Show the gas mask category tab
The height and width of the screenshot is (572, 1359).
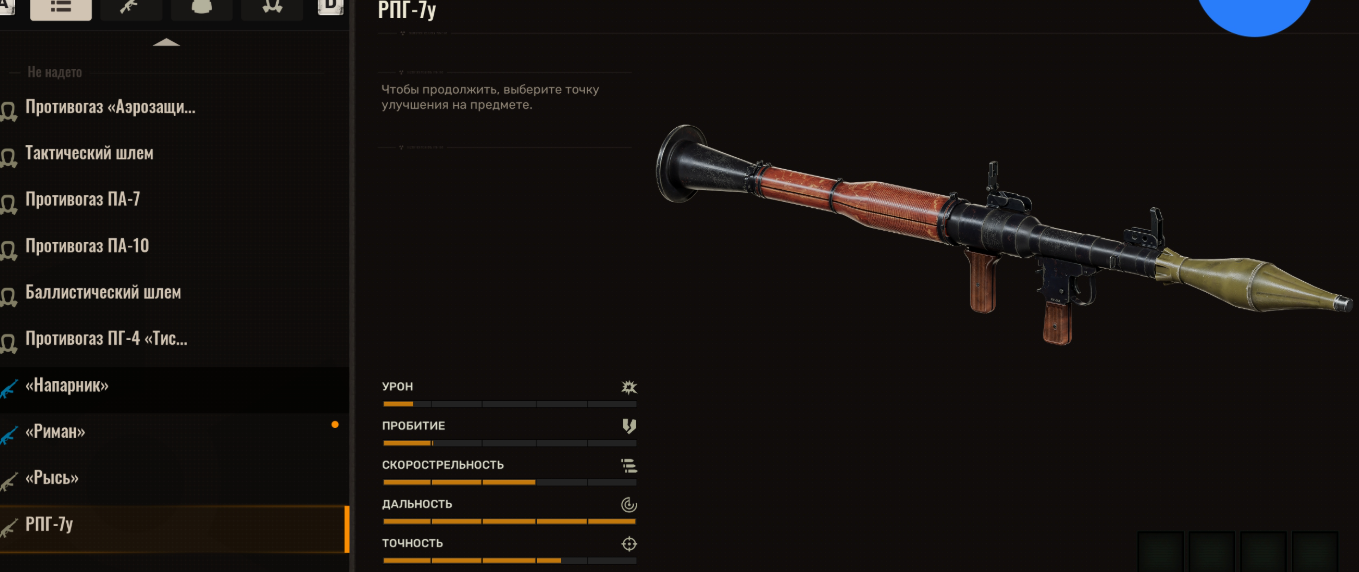[x=271, y=7]
